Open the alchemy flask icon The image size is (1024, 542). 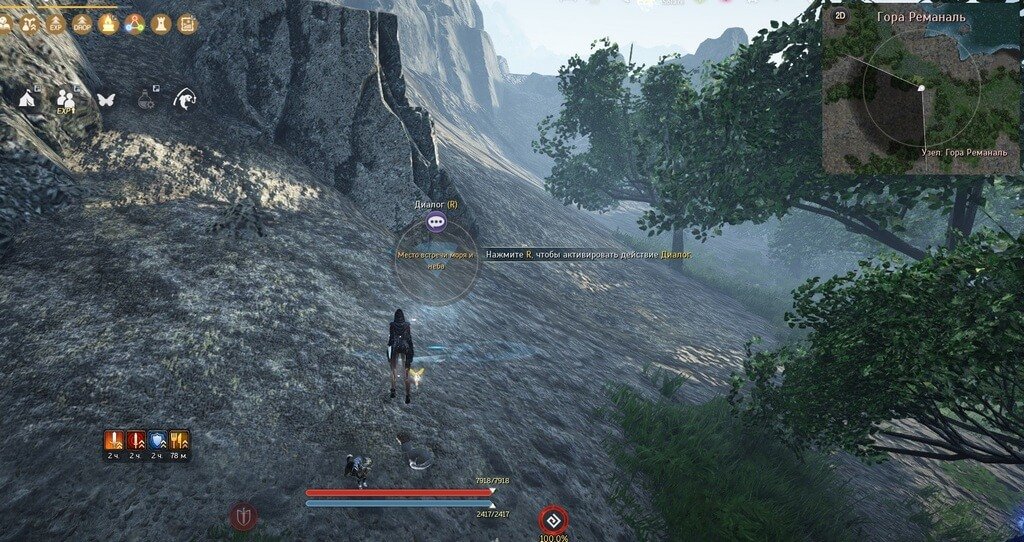pyautogui.click(x=146, y=98)
